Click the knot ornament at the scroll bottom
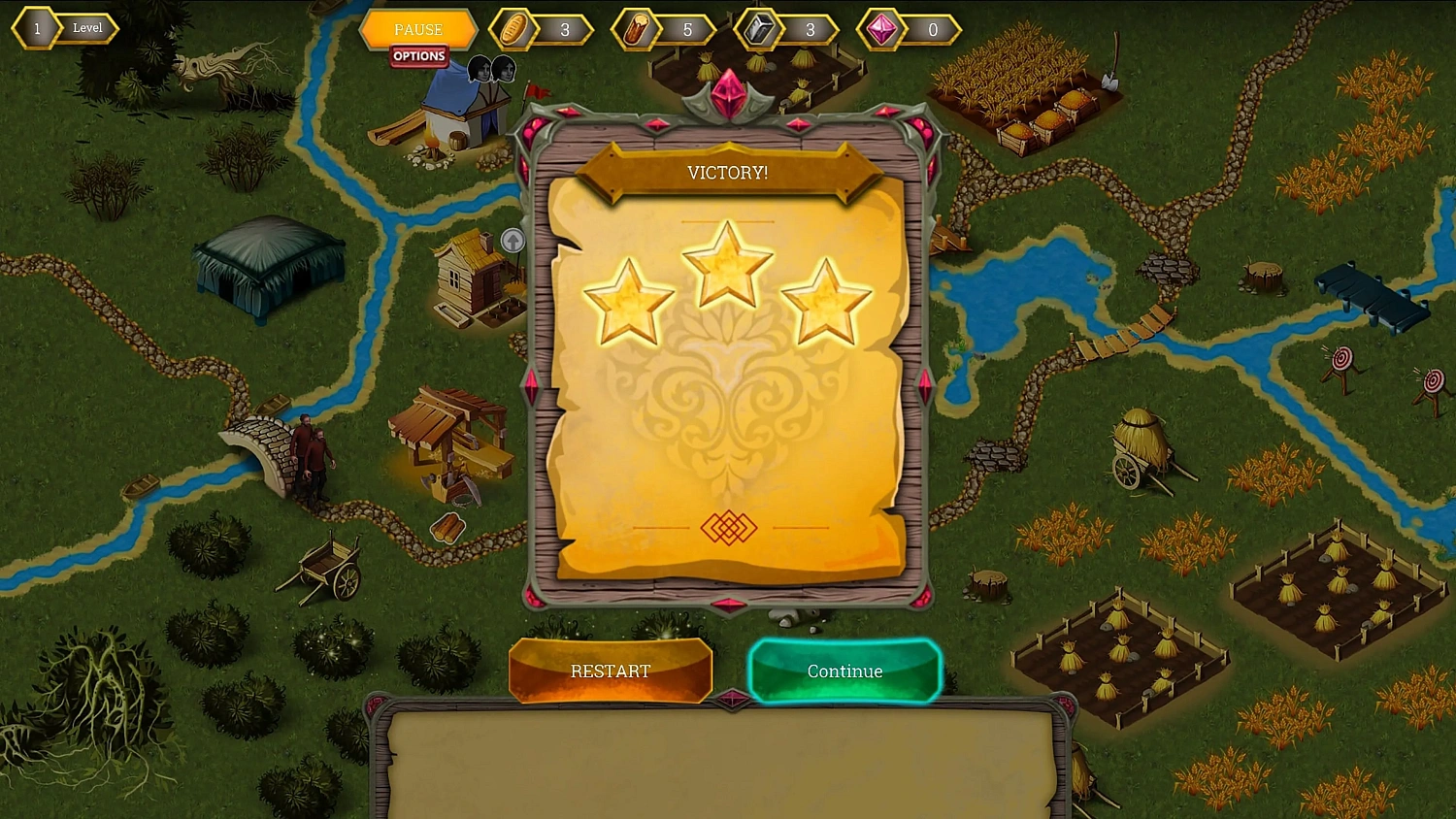The width and height of the screenshot is (1456, 819). (727, 528)
